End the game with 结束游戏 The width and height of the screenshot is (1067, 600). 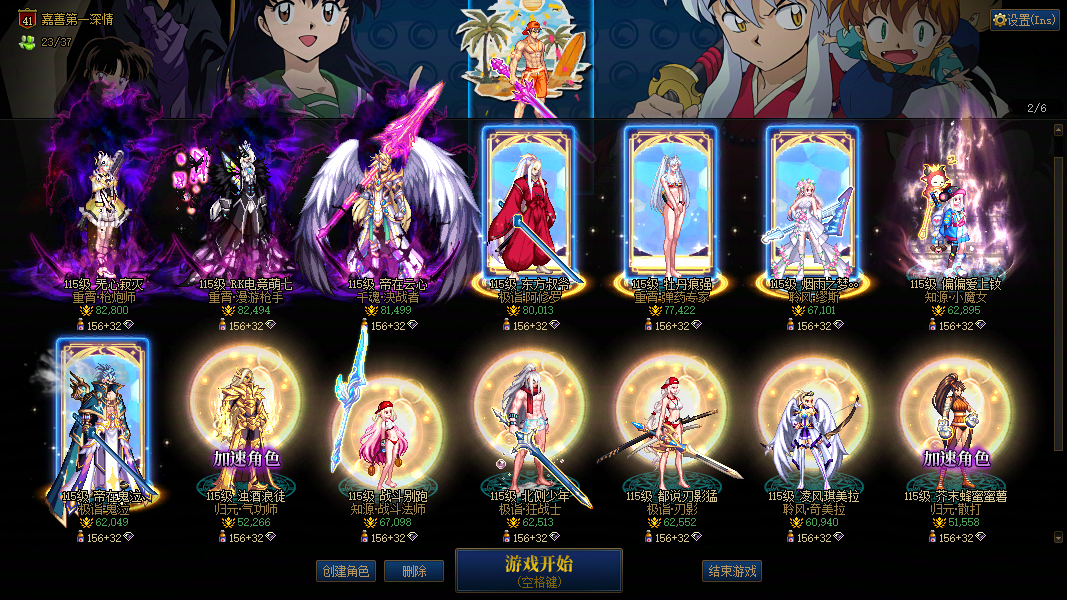coord(732,571)
